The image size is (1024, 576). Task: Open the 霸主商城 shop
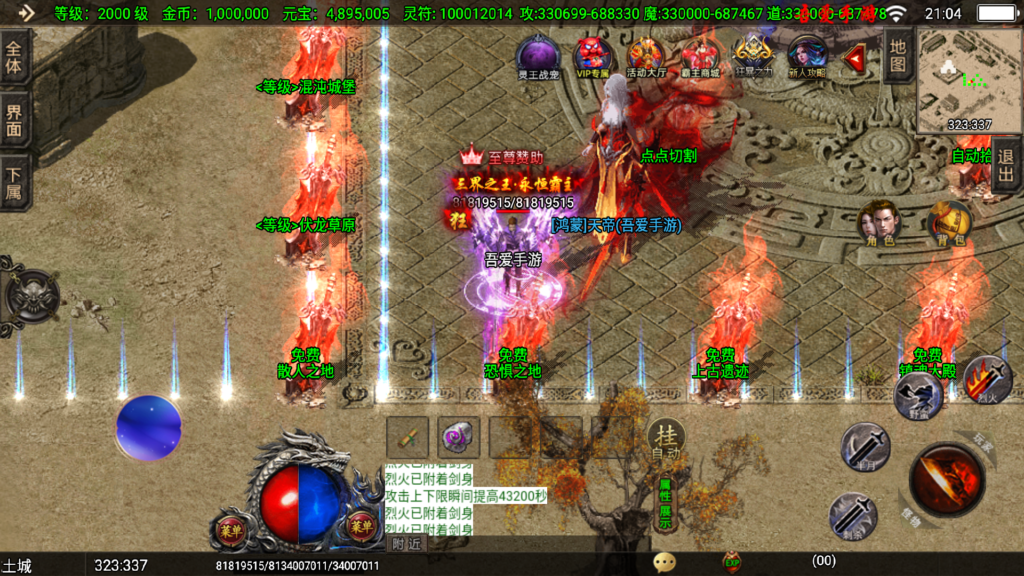coord(700,56)
